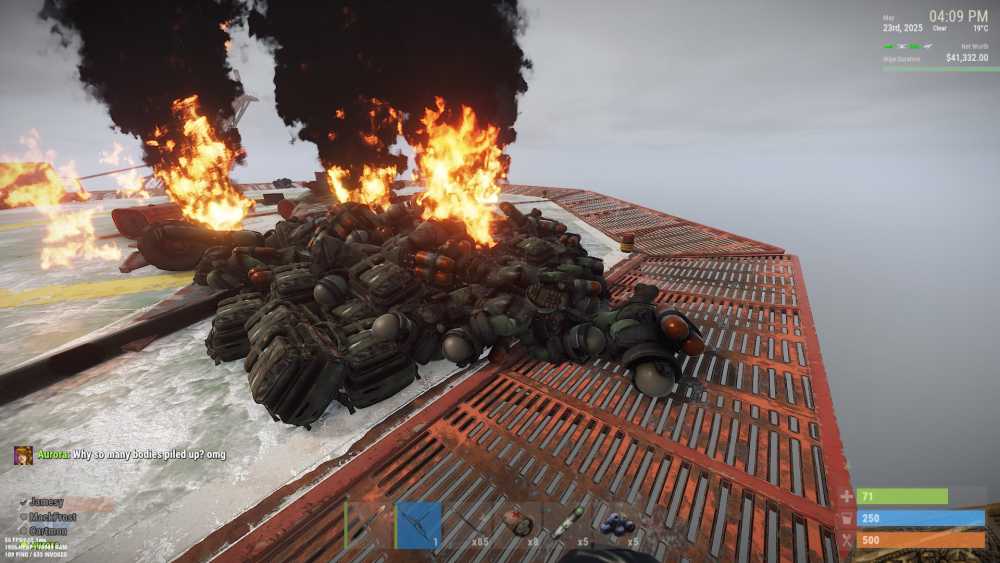Screen dimensions: 1000x563
Task: Pick the medical syringe slot
Action: point(567,523)
